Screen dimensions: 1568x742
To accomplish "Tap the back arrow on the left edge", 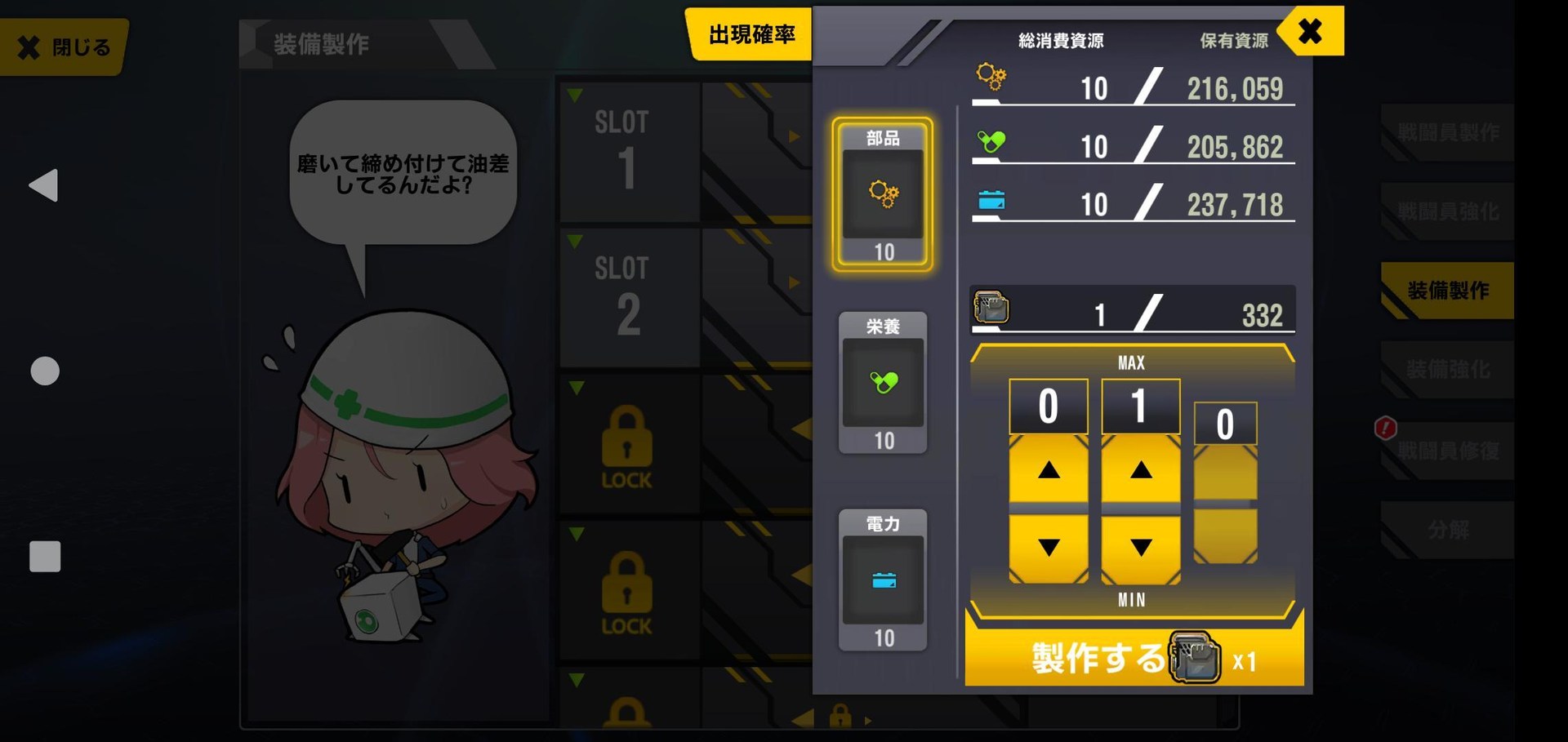I will [x=42, y=186].
